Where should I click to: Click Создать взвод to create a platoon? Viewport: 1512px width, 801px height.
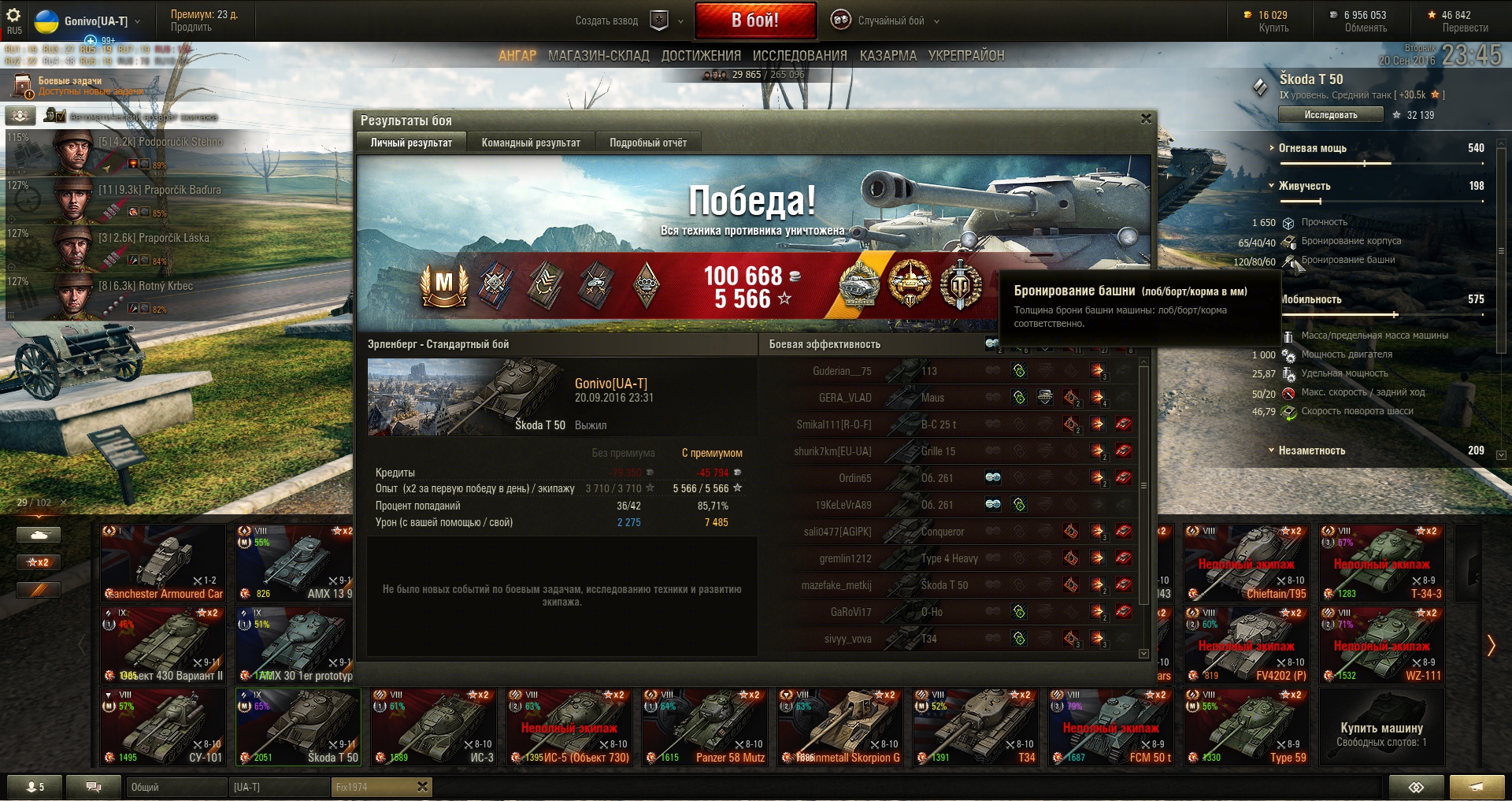606,21
